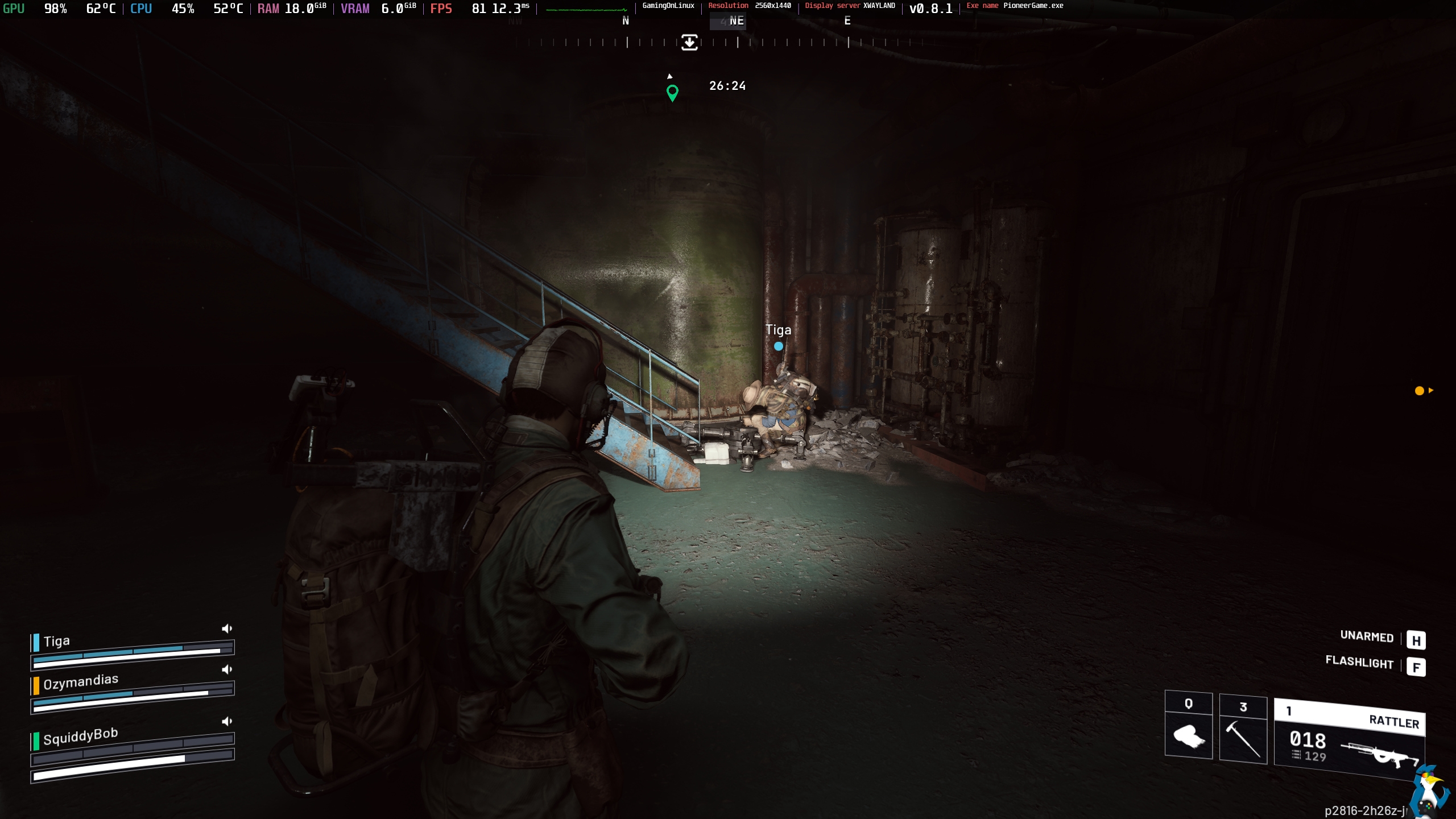
Task: Toggle SquiddyBob's voice speaker icon
Action: pos(227,721)
